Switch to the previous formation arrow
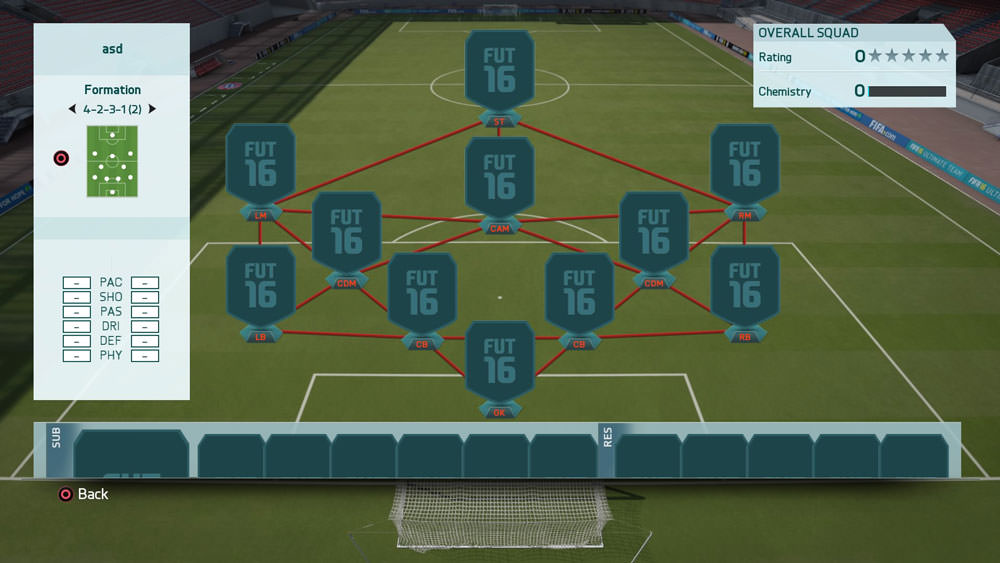This screenshot has height=563, width=1000. (71, 109)
